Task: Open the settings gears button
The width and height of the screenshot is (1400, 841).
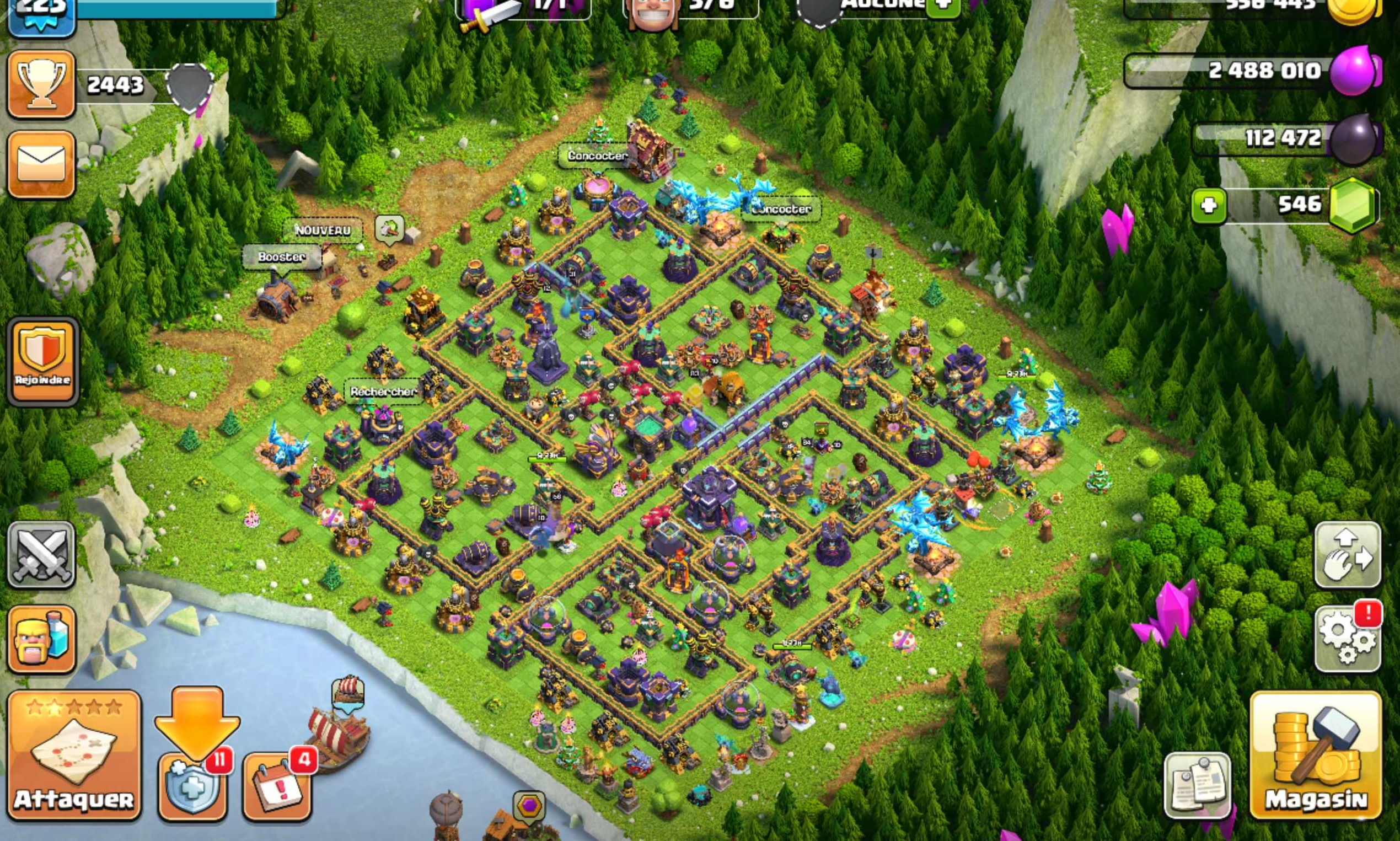Action: (x=1347, y=639)
